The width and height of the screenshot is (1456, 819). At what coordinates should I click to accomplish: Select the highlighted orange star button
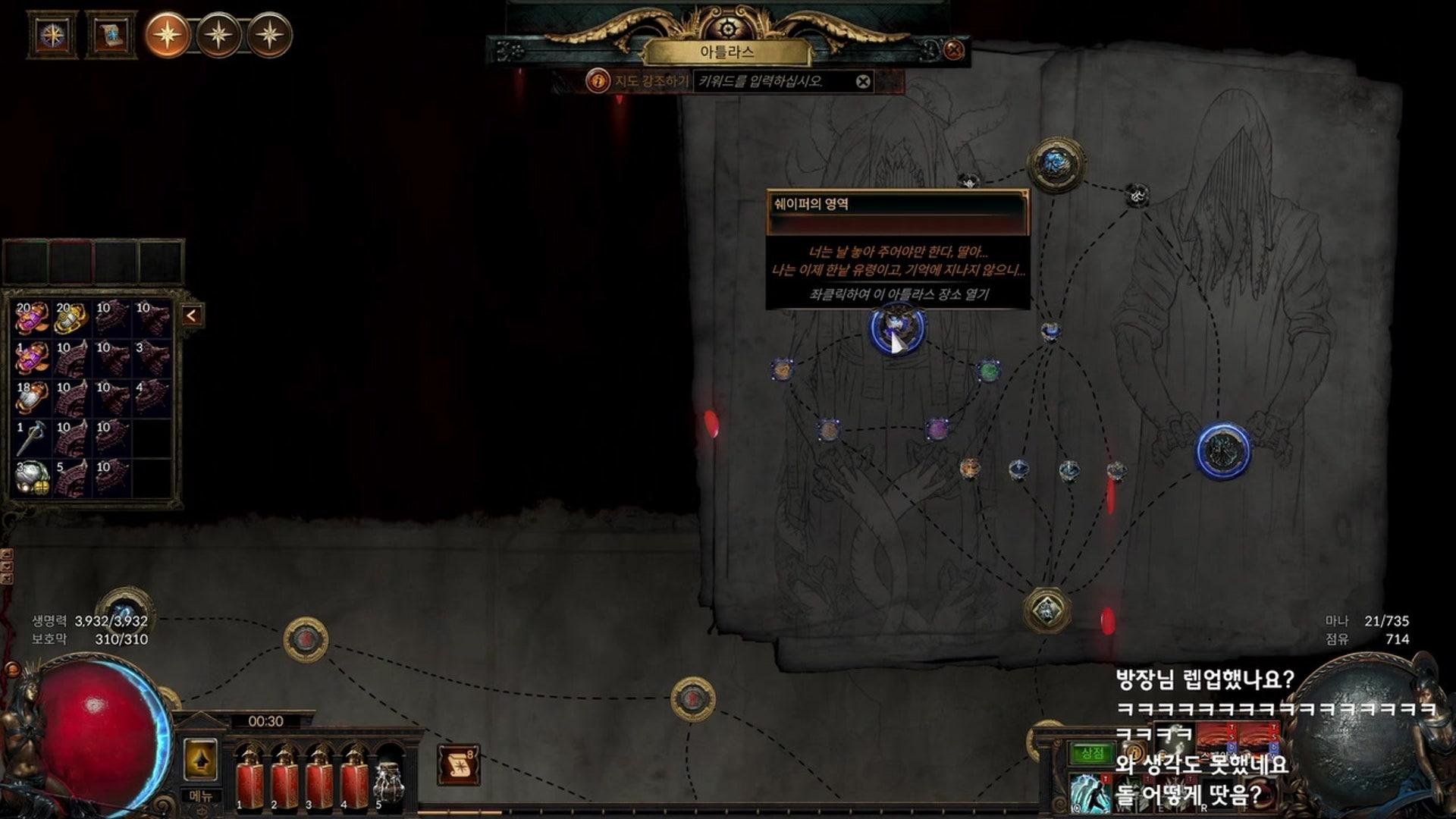[168, 35]
